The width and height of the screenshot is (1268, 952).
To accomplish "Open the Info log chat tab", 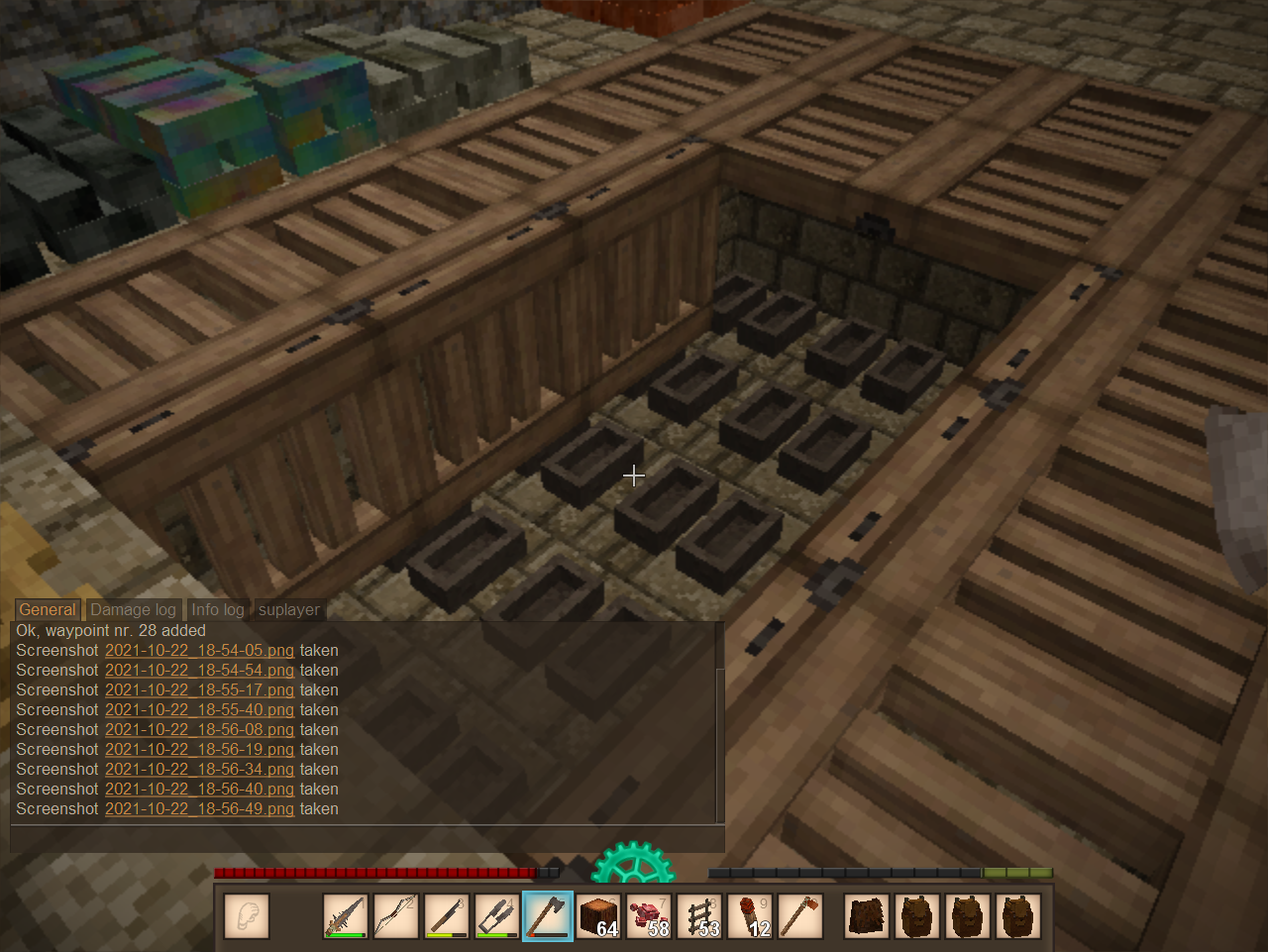I will coord(217,610).
